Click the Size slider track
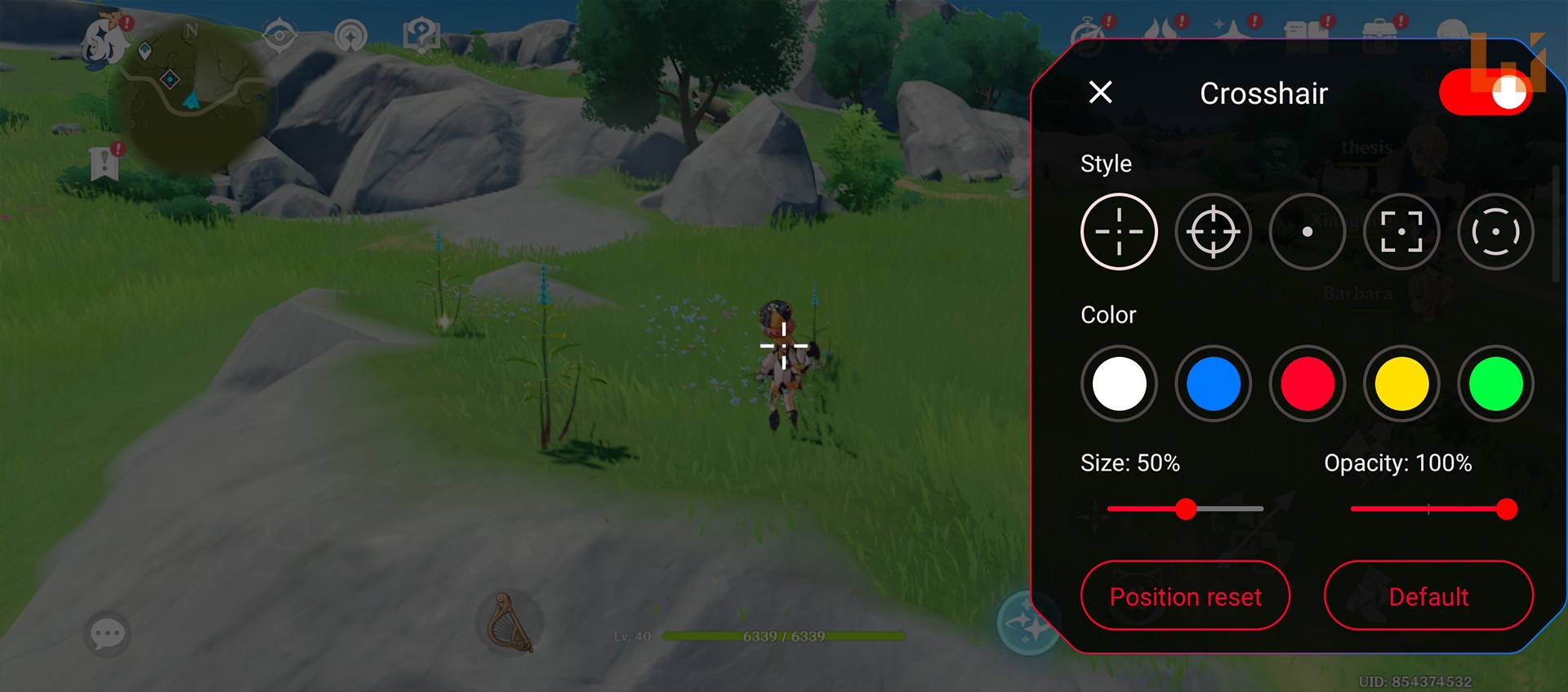 1225,509
